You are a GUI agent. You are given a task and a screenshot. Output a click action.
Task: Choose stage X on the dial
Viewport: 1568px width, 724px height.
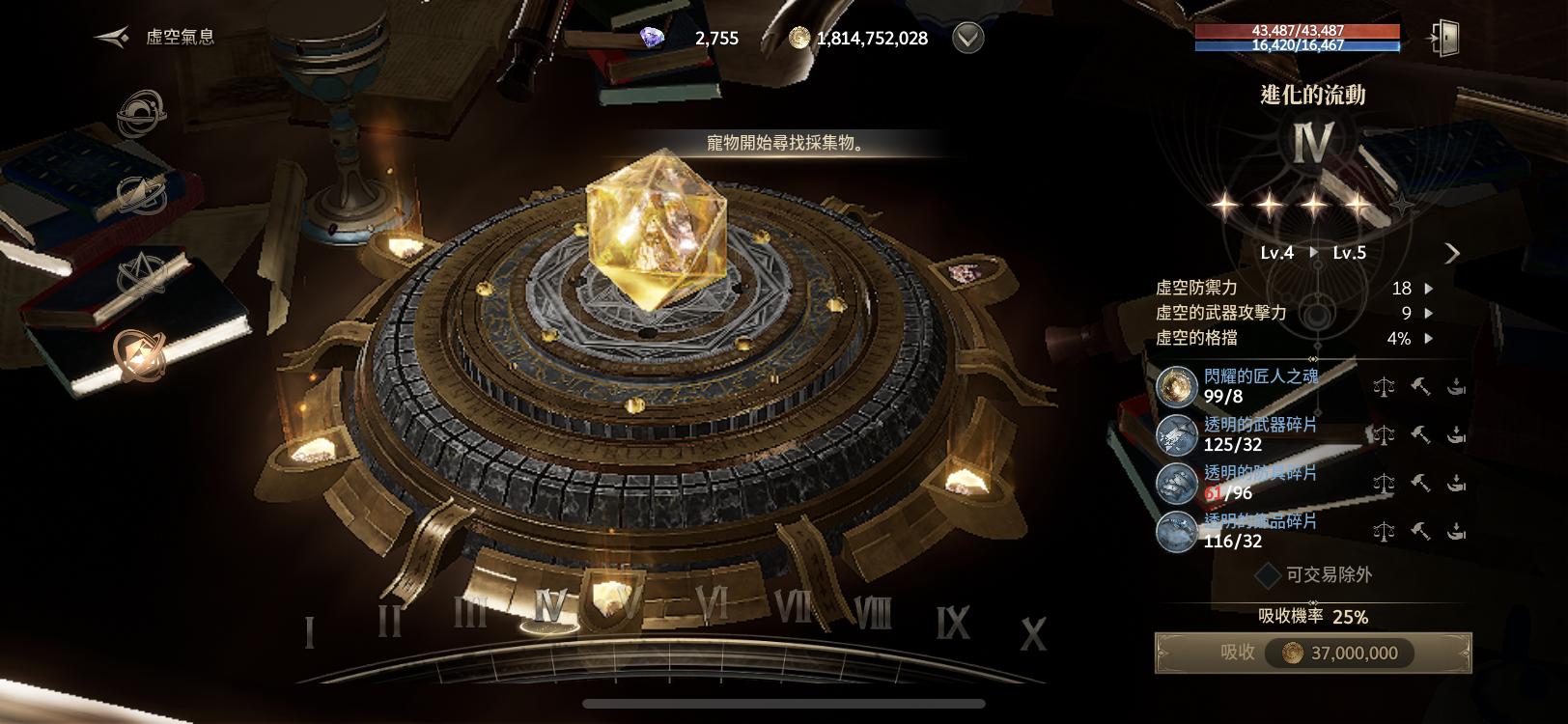coord(1033,634)
